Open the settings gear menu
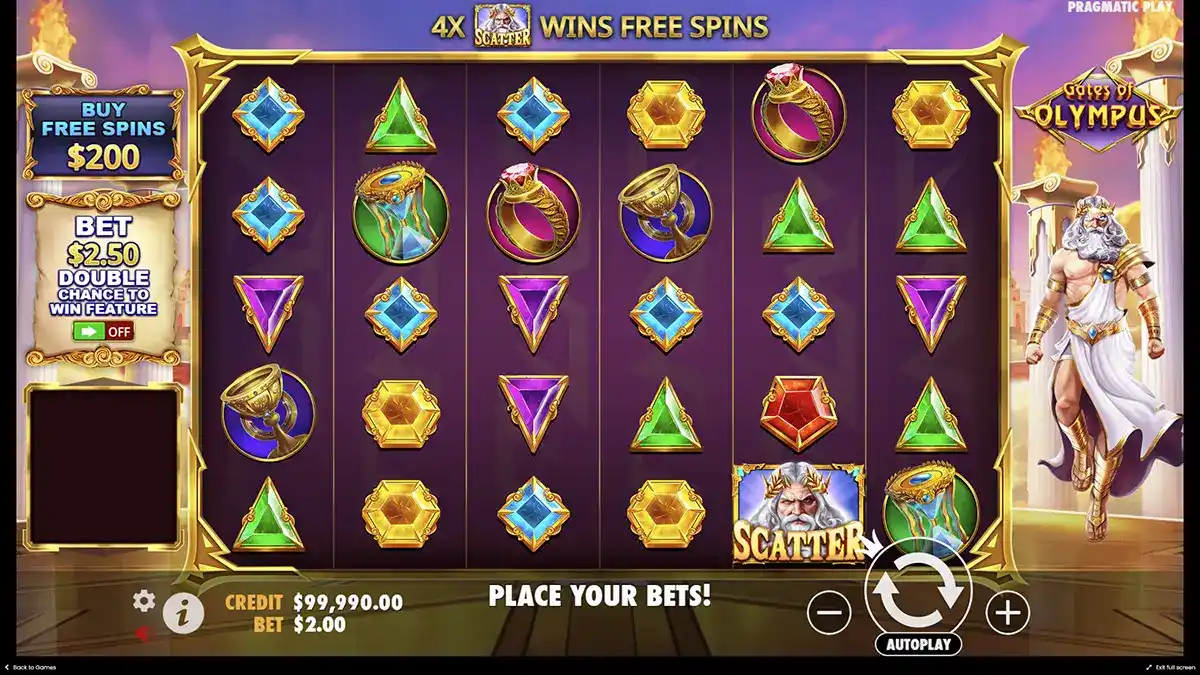 click(144, 600)
